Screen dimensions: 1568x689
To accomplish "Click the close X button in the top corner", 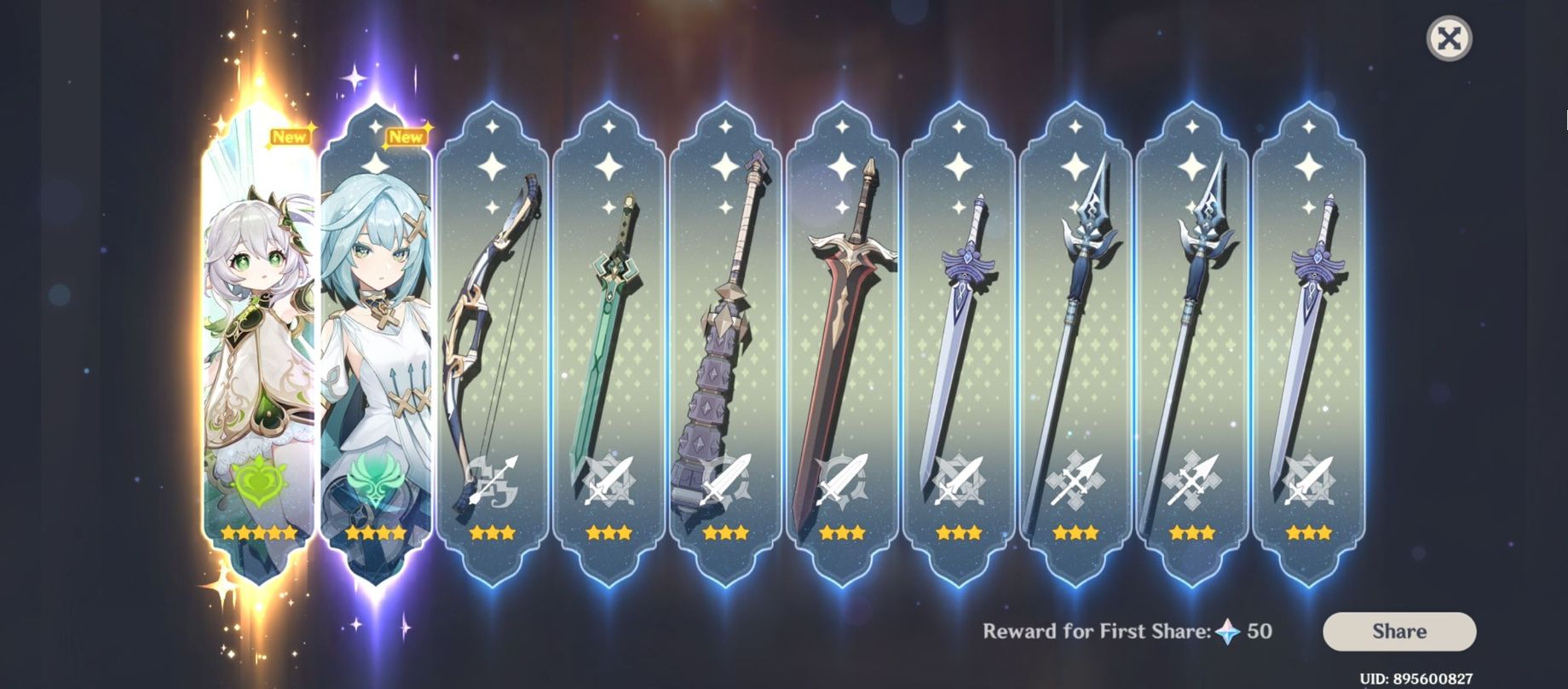I will [1449, 36].
